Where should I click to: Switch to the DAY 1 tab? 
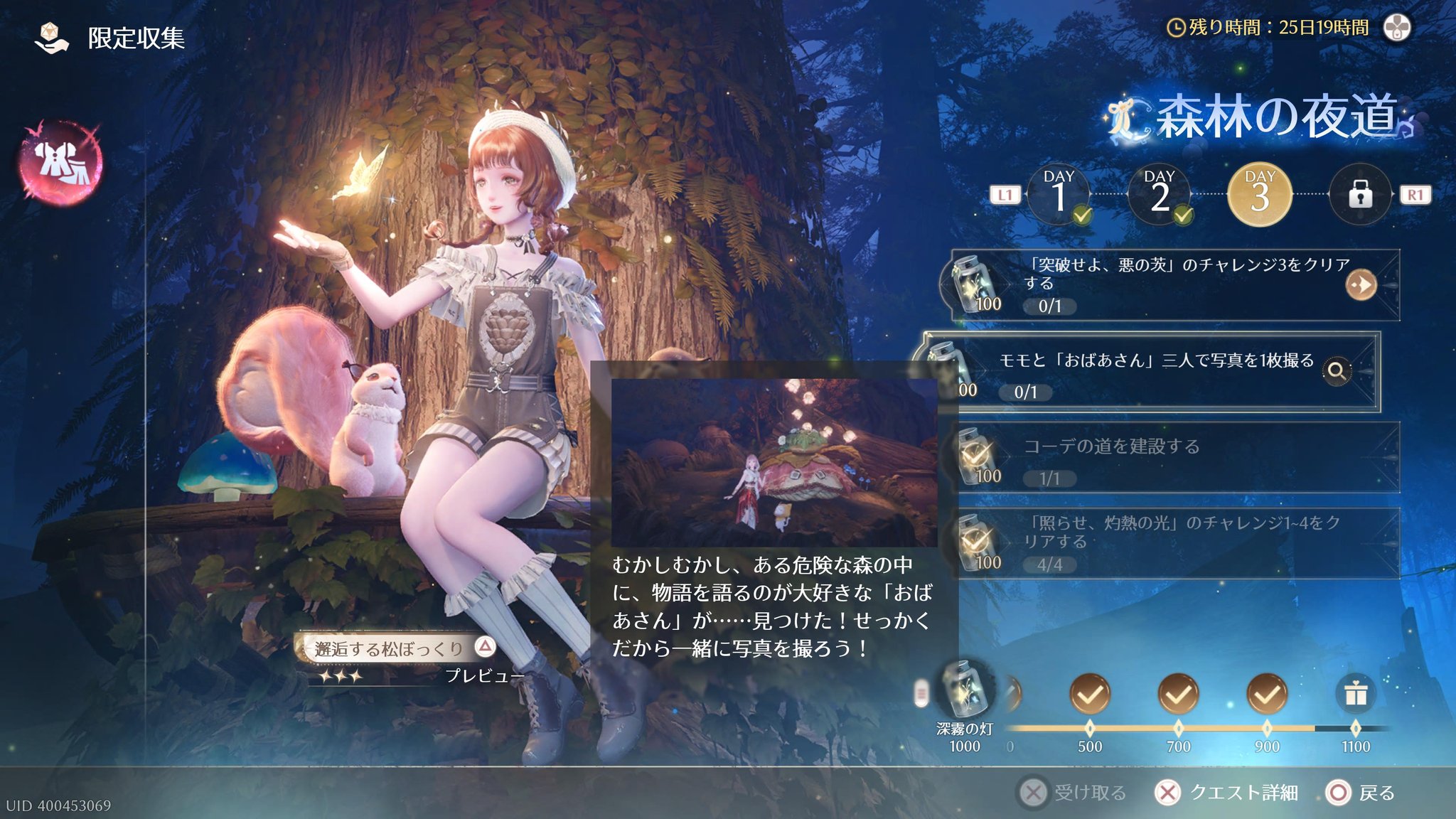(1059, 195)
